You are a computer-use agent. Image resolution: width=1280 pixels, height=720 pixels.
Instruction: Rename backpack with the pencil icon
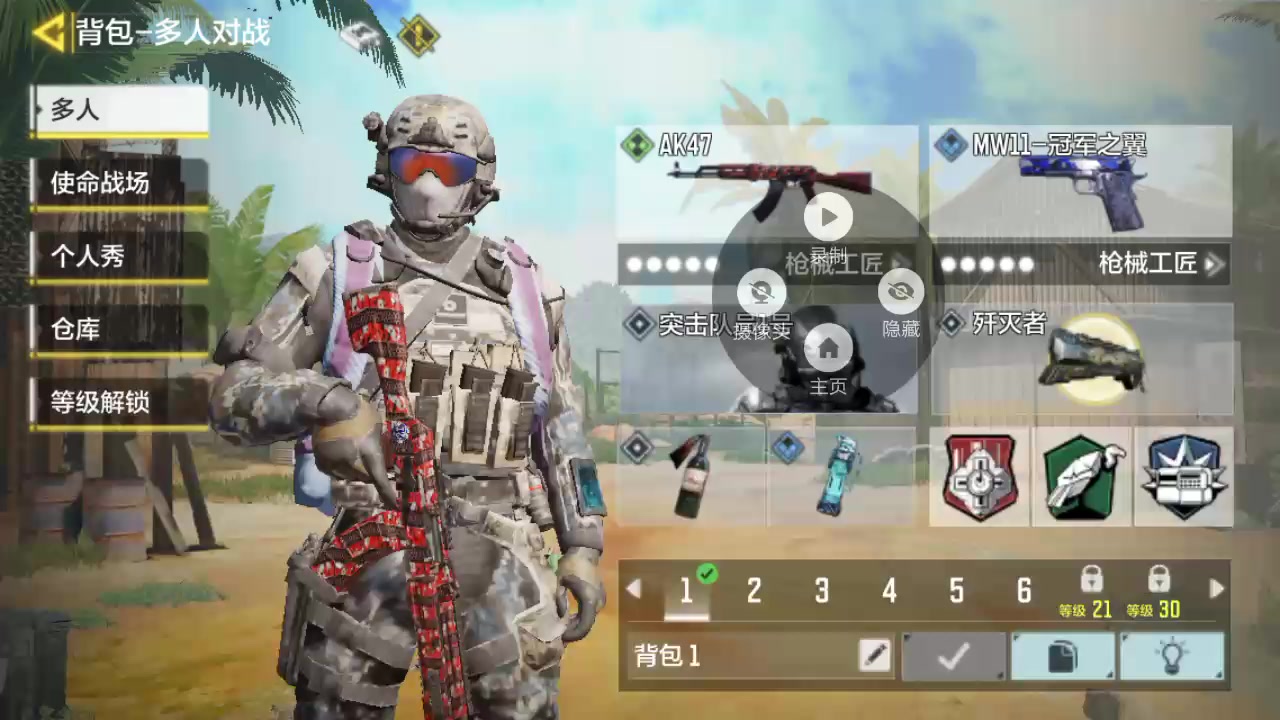pos(874,656)
